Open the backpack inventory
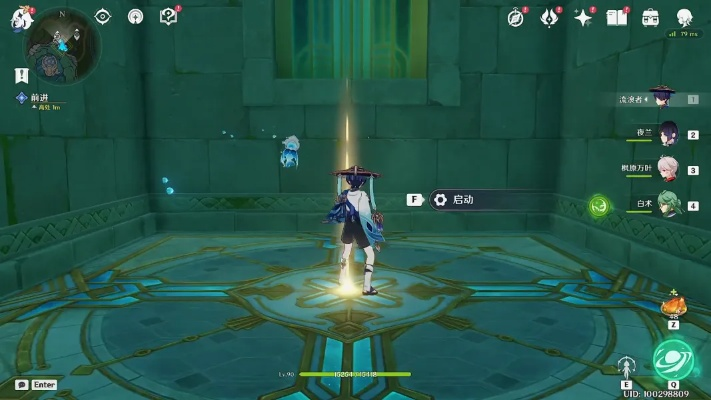Viewport: 711px width, 400px height. [650, 17]
